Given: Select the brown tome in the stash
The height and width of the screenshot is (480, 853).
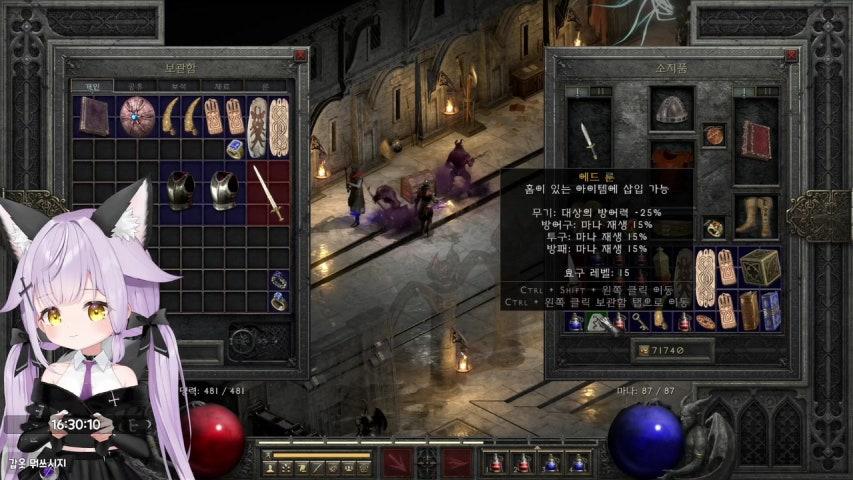Looking at the screenshot, I should click(x=95, y=116).
